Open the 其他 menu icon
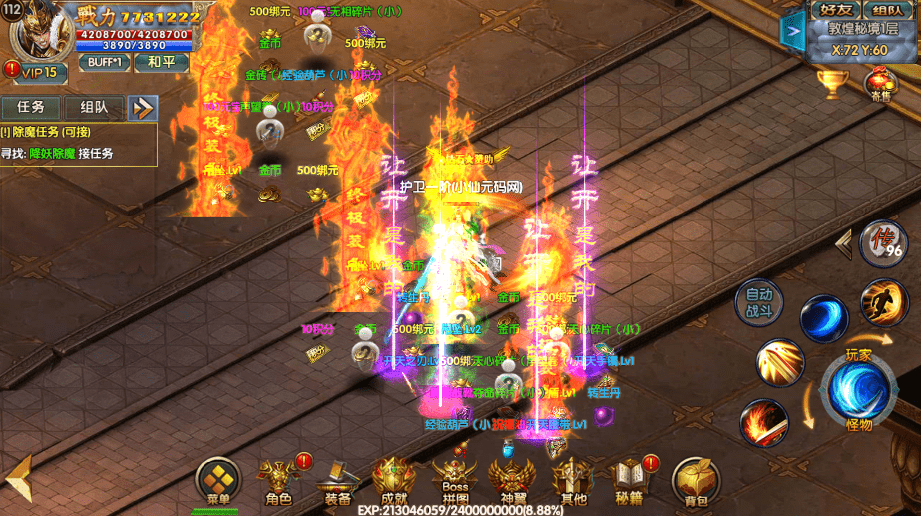 [573, 482]
